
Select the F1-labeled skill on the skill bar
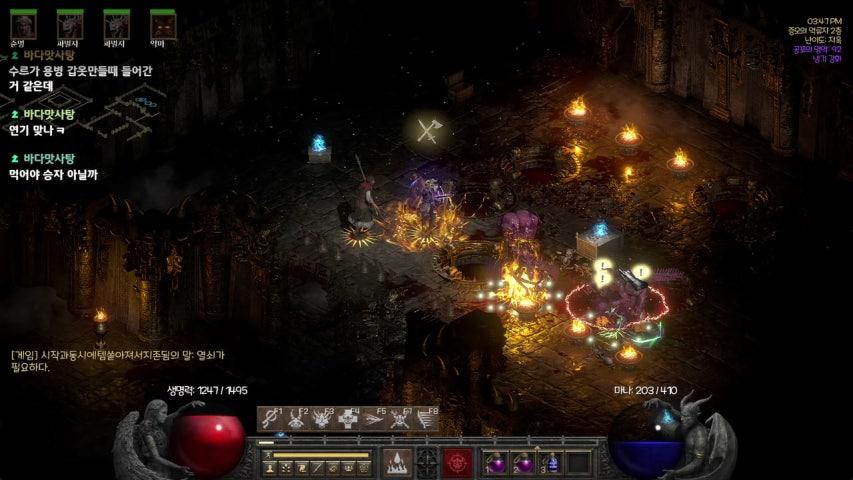point(270,419)
